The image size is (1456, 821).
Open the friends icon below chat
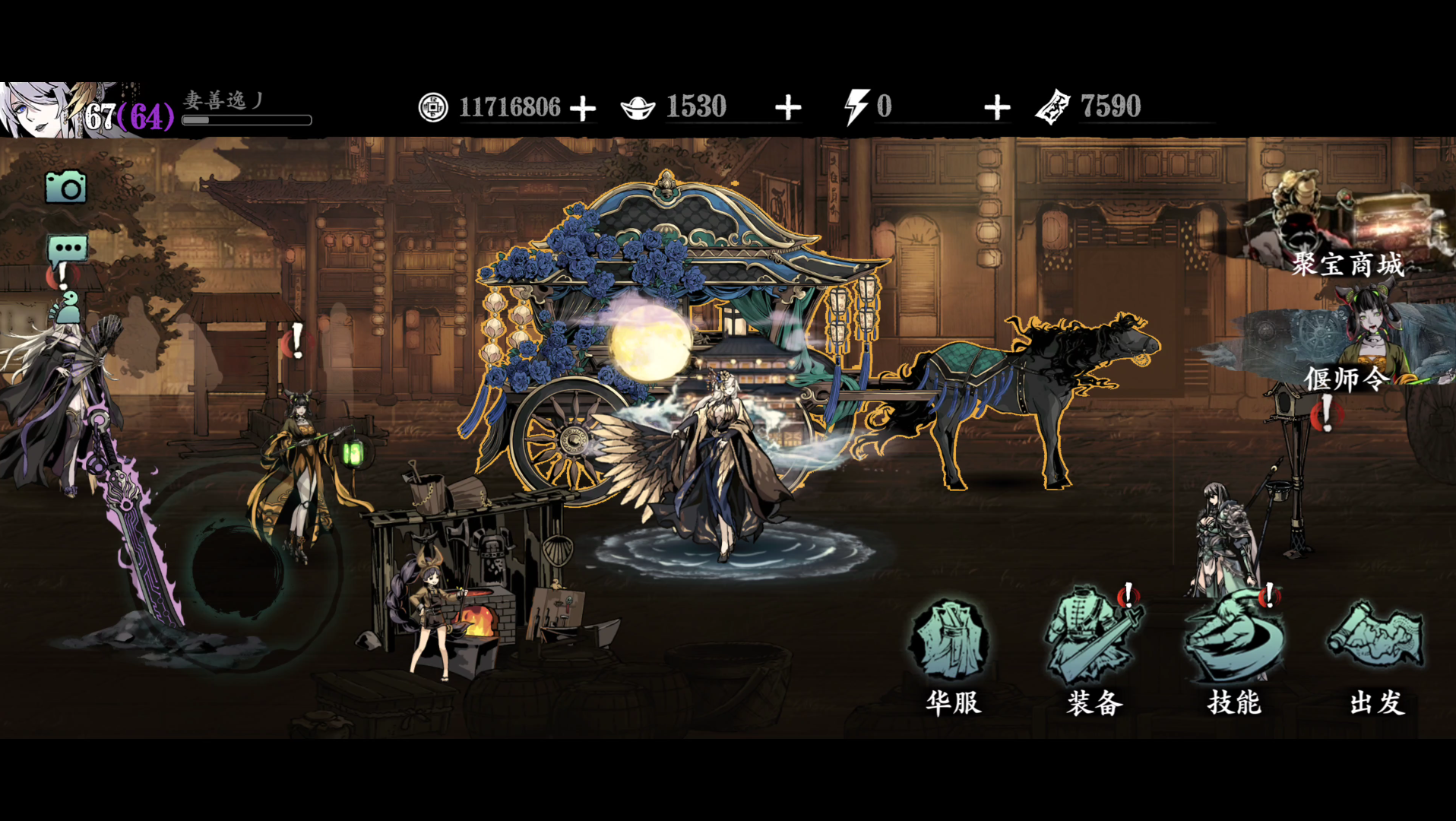click(x=67, y=308)
